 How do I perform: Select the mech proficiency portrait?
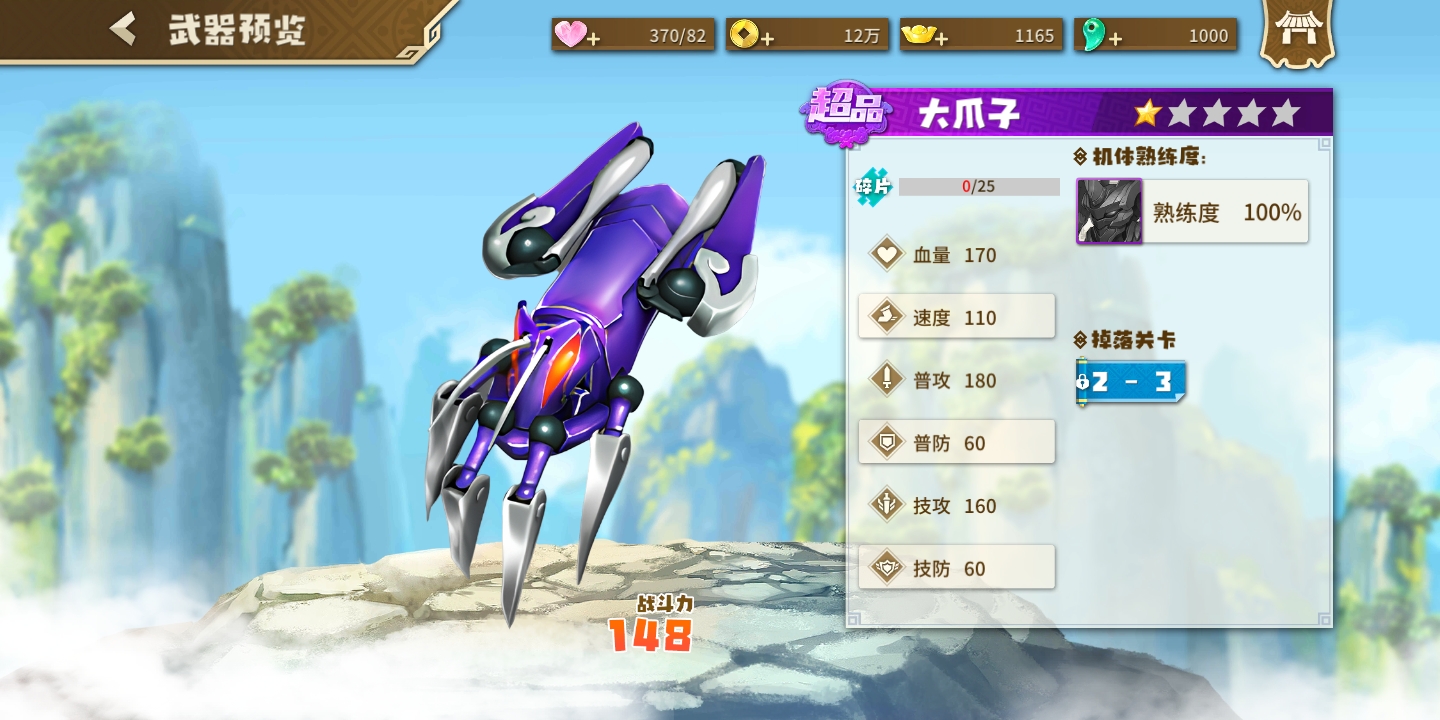(1109, 211)
